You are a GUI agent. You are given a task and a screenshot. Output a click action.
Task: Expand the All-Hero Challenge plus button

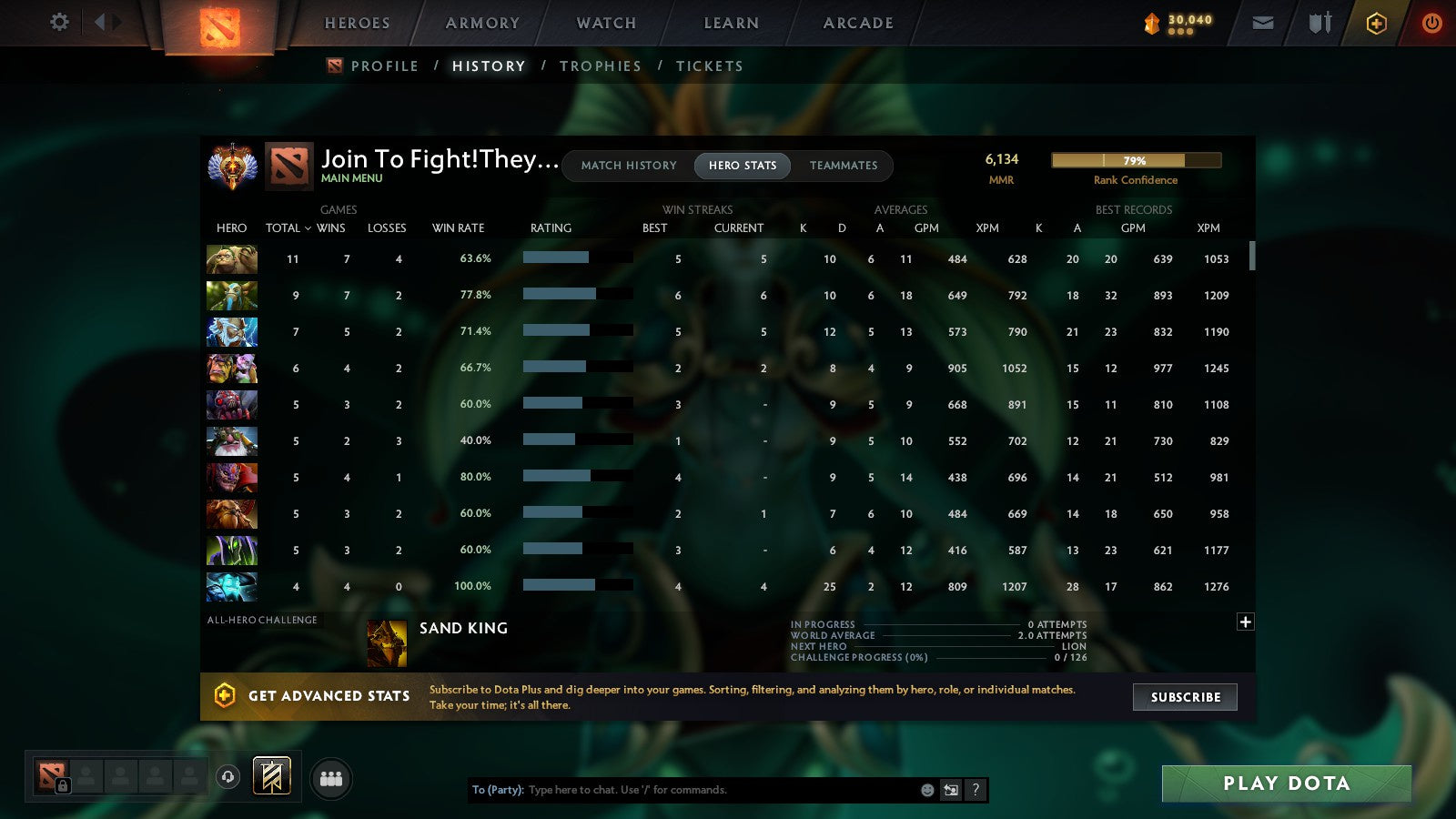1245,622
